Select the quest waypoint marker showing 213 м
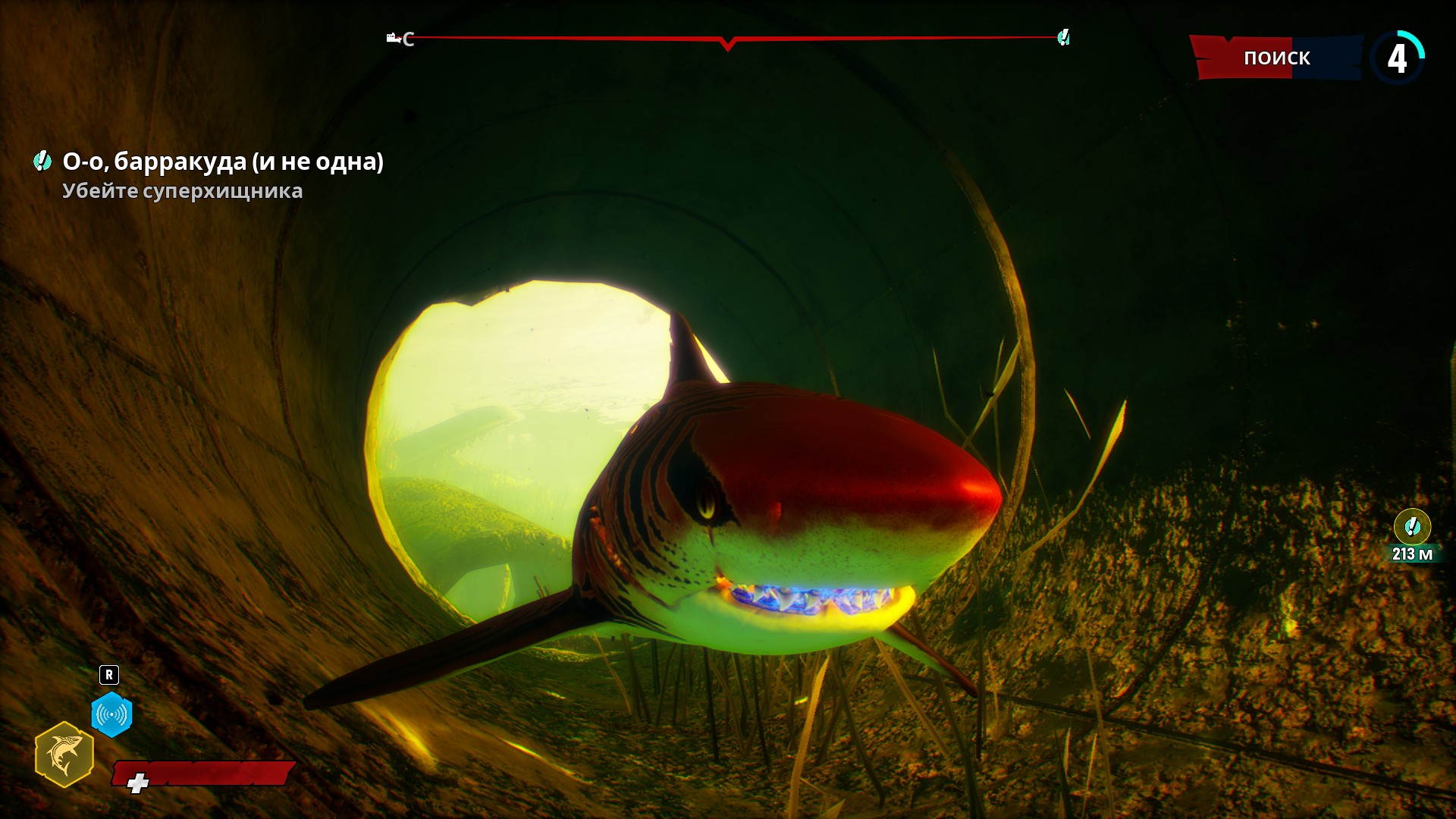1456x819 pixels. point(1412,526)
